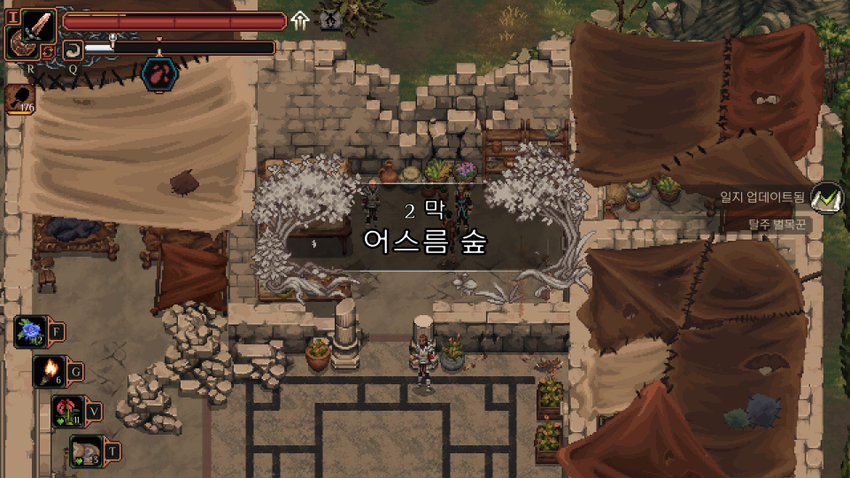Click the round shield weapon slot

point(19,43)
